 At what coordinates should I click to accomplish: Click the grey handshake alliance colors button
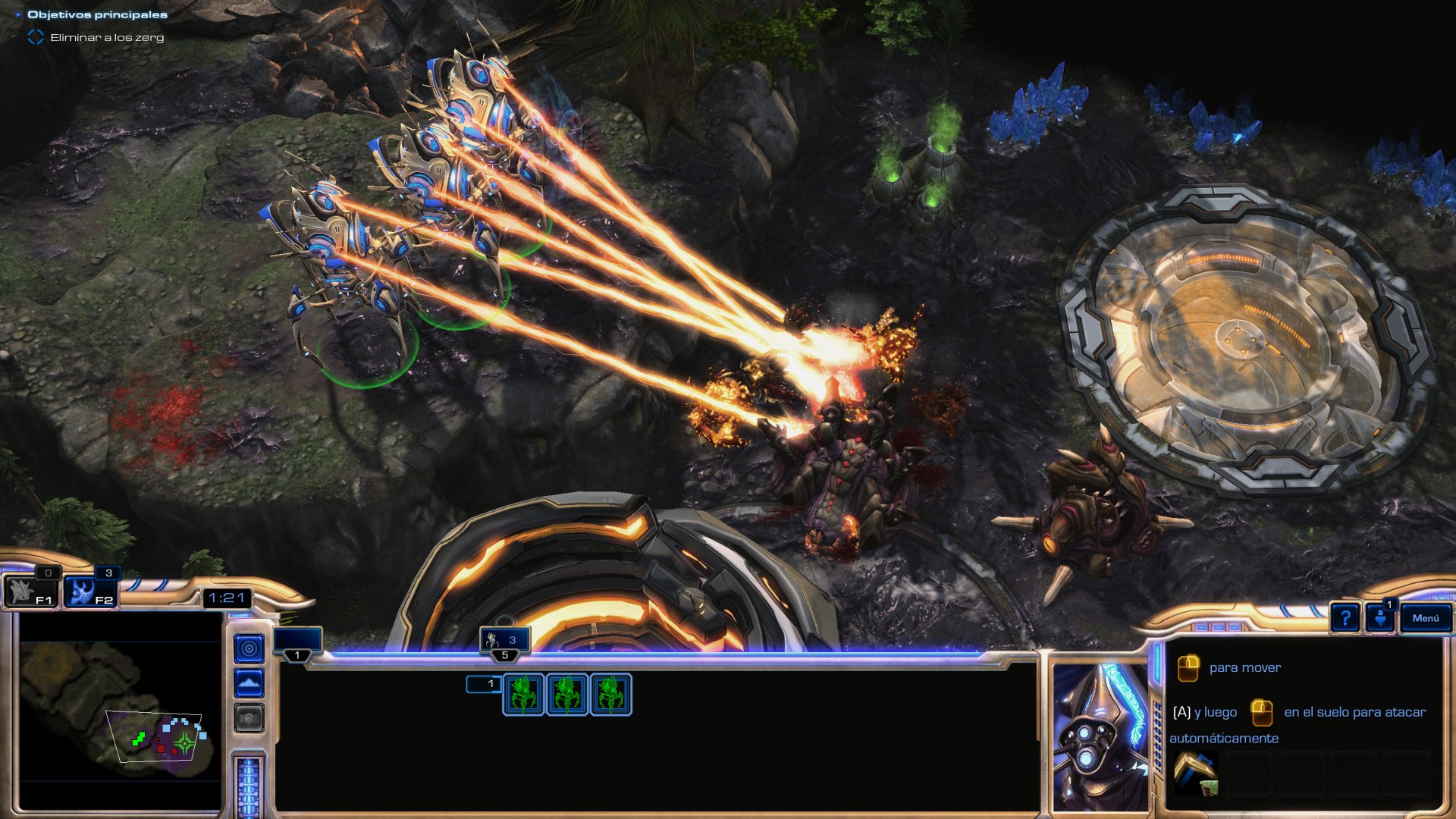(x=249, y=717)
